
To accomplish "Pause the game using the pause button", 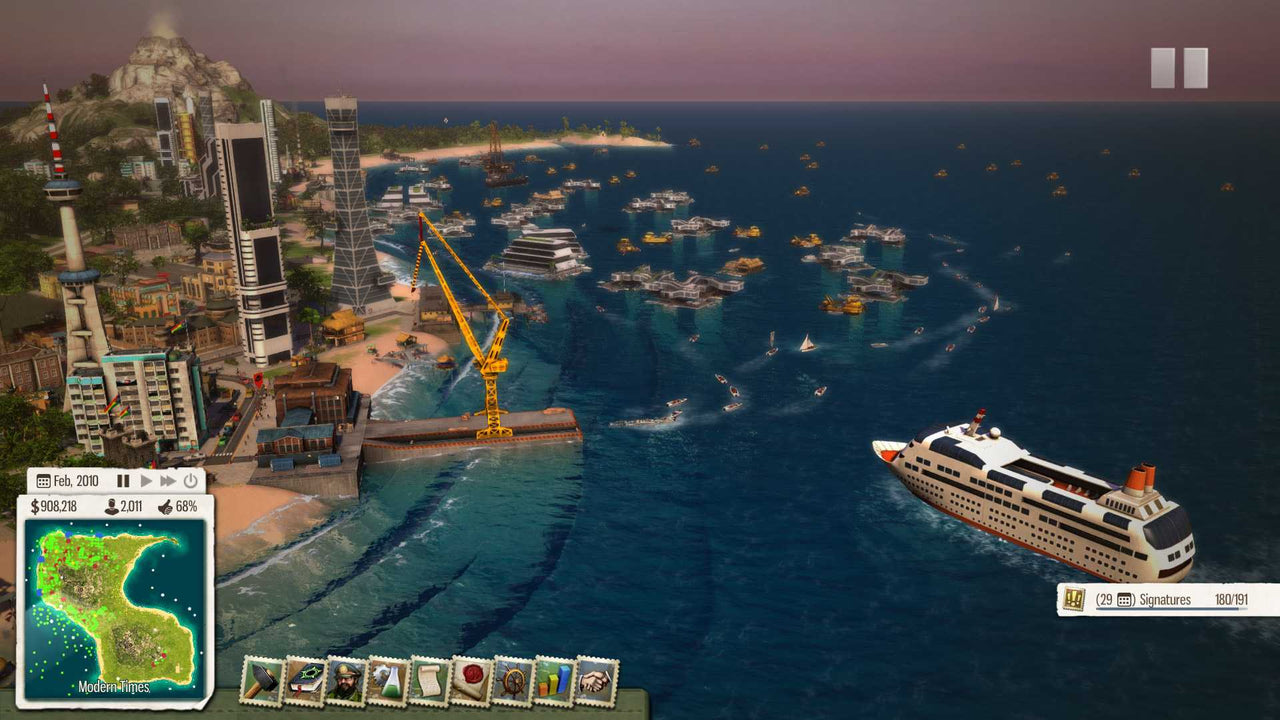I will pyautogui.click(x=123, y=482).
